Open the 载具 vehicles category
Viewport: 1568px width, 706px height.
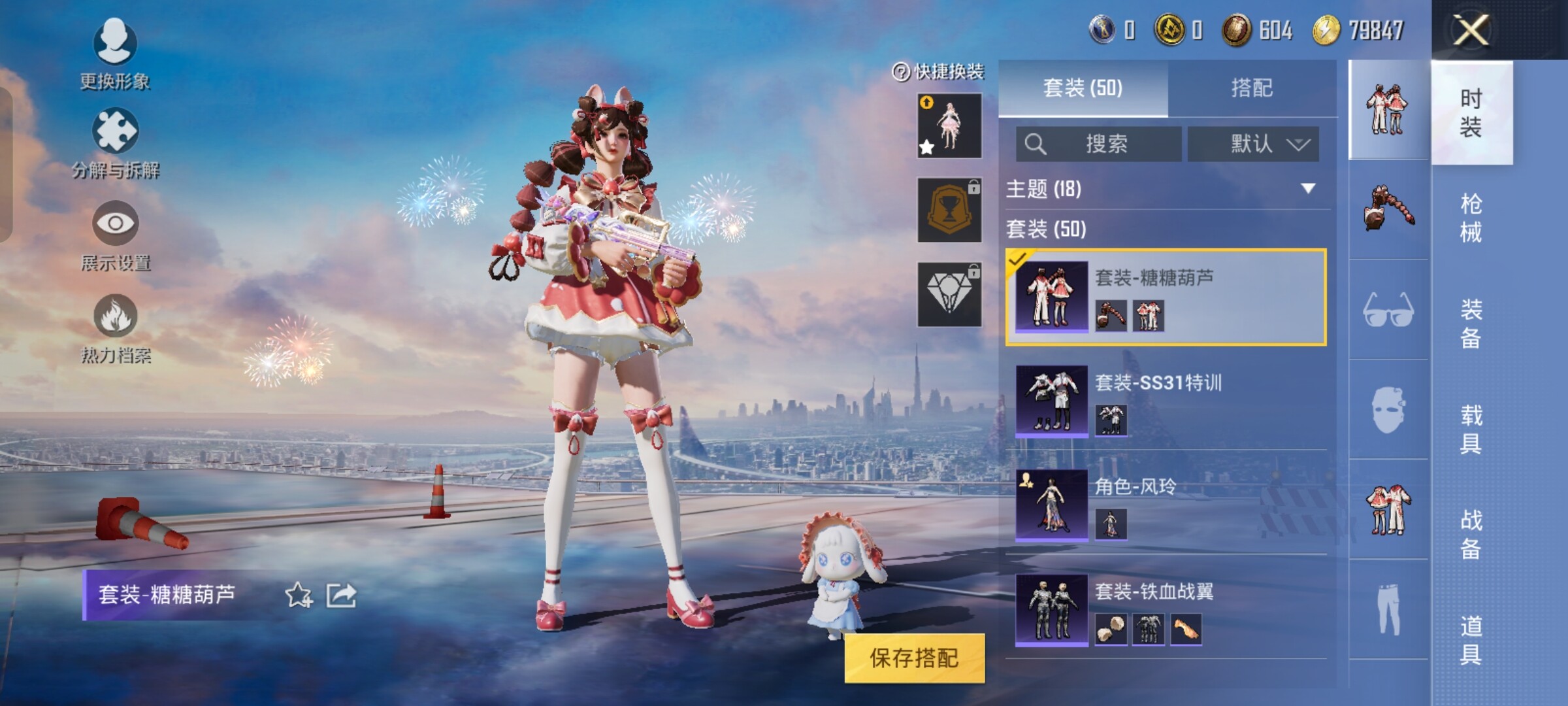point(1470,429)
